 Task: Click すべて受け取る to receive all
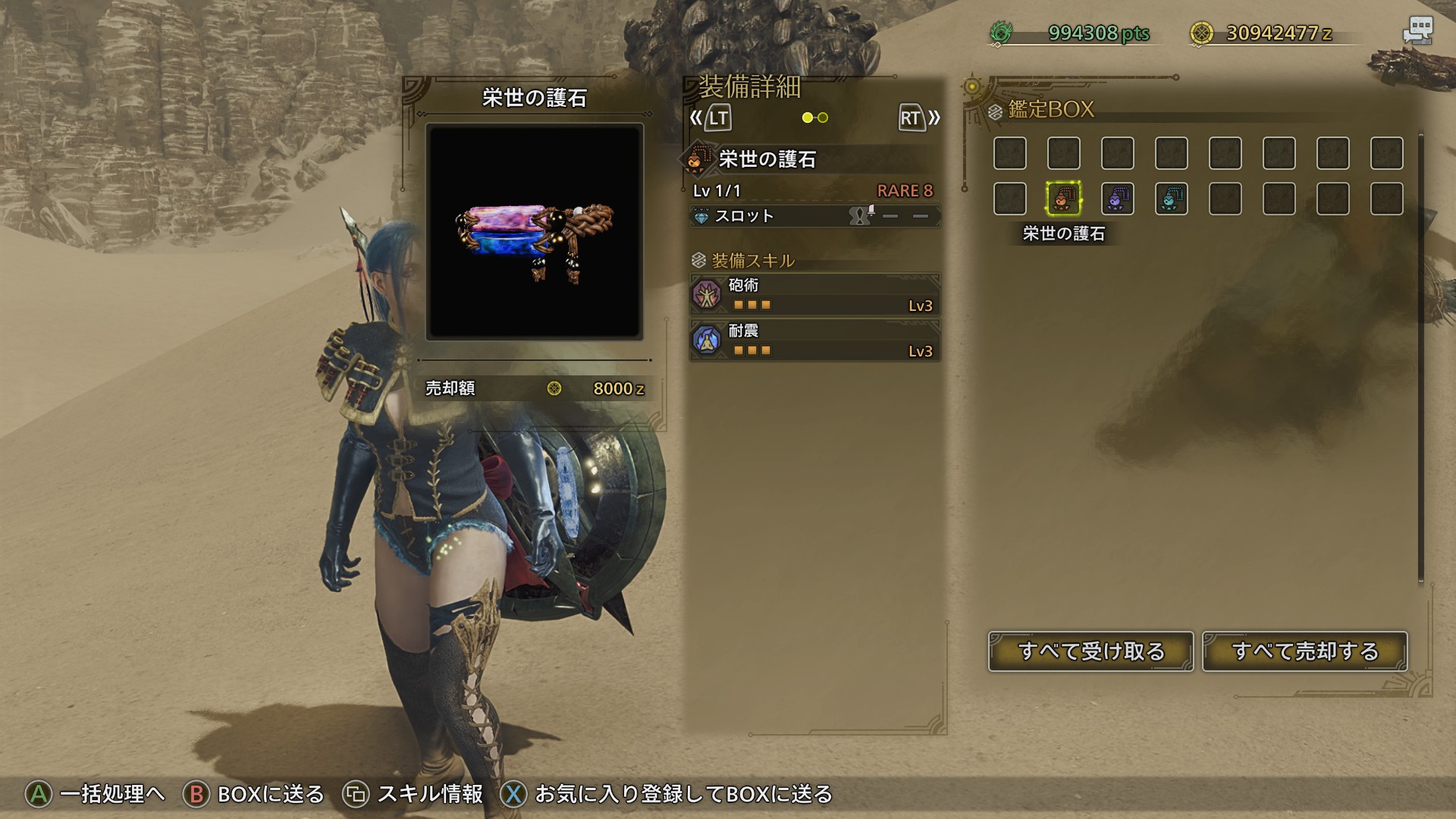[x=1090, y=651]
